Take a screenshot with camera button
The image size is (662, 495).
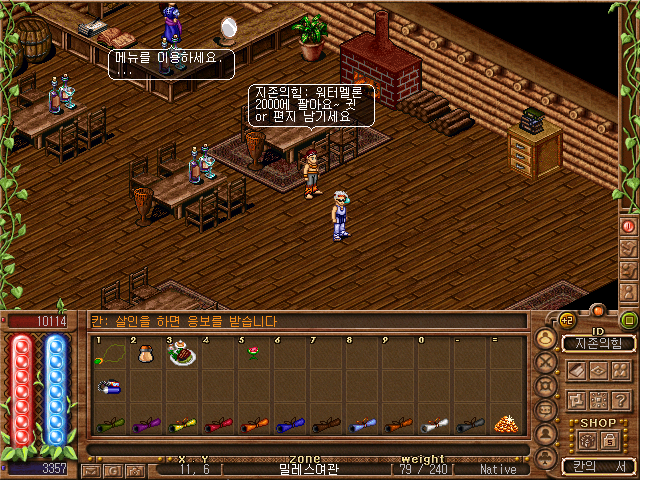click(x=136, y=469)
